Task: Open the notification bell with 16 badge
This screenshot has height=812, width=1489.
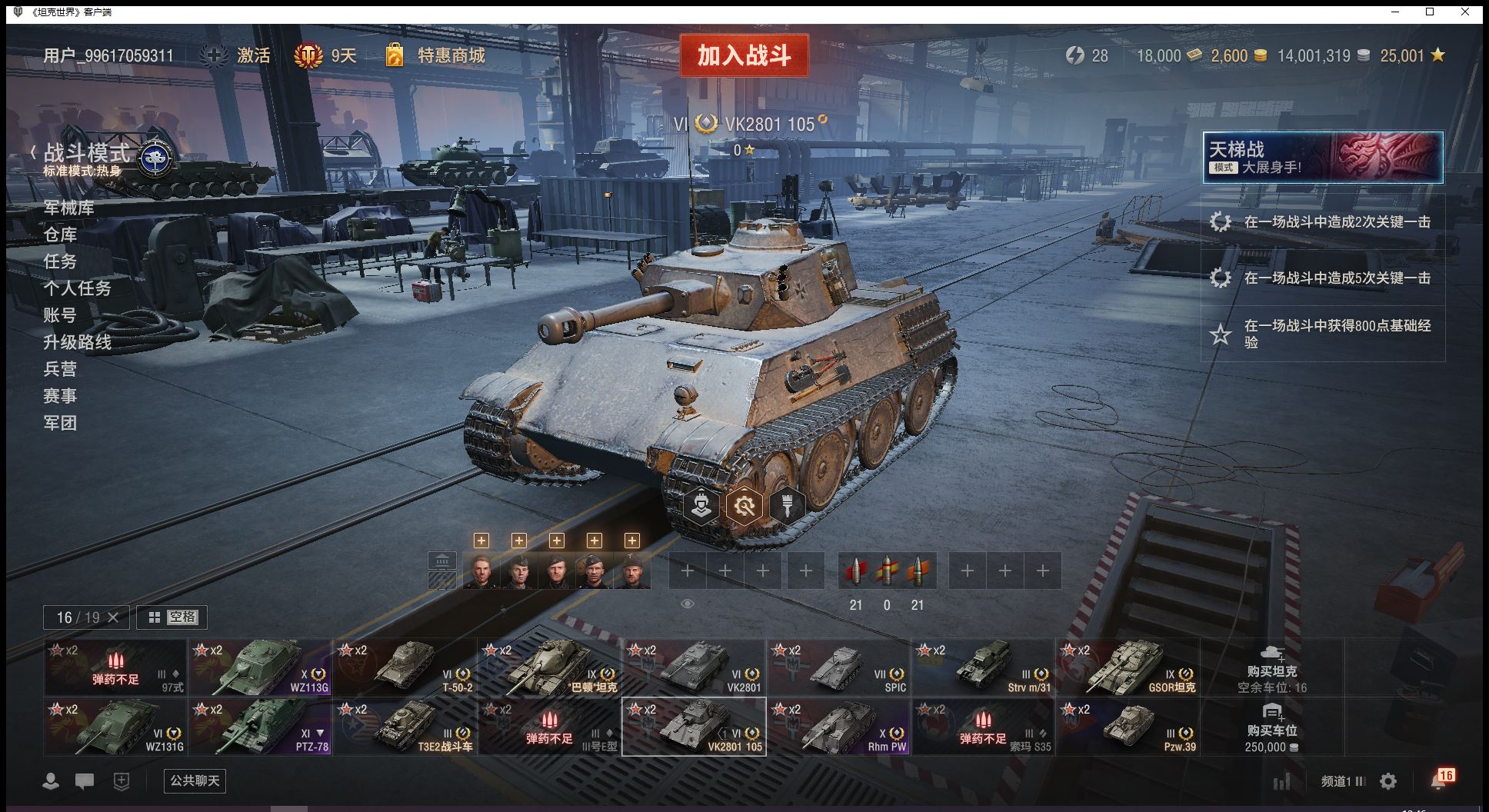Action: click(x=1439, y=780)
